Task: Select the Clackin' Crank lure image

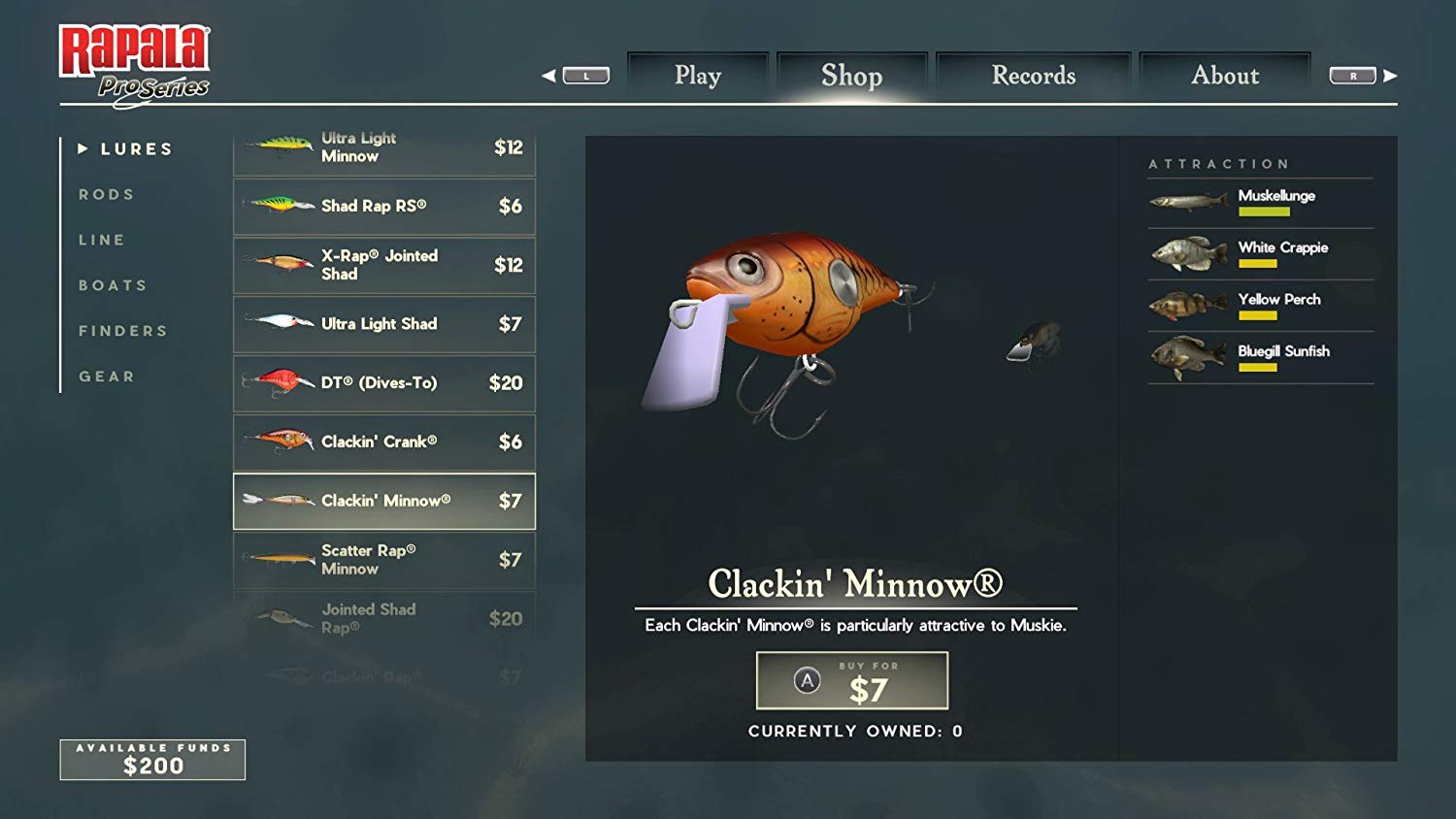Action: (280, 442)
